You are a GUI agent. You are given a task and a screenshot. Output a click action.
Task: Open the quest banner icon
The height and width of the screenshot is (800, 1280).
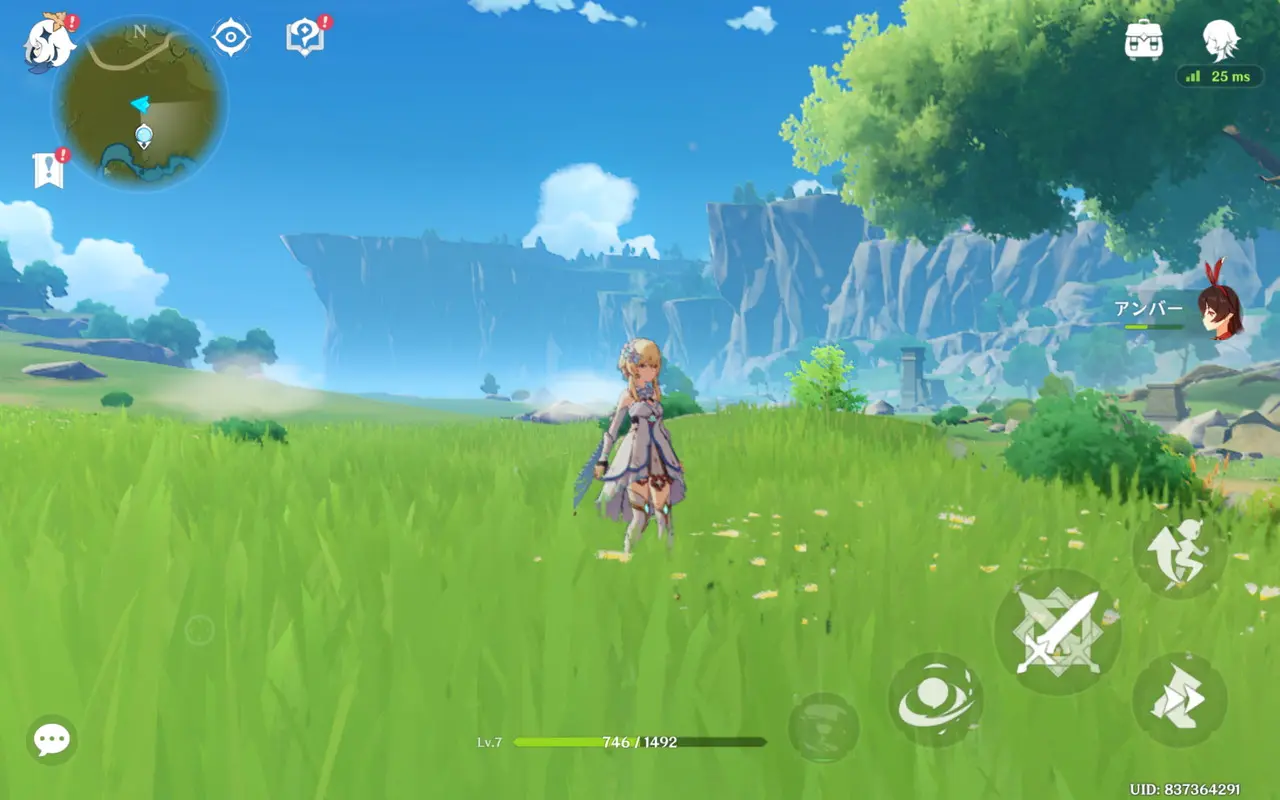tap(48, 170)
